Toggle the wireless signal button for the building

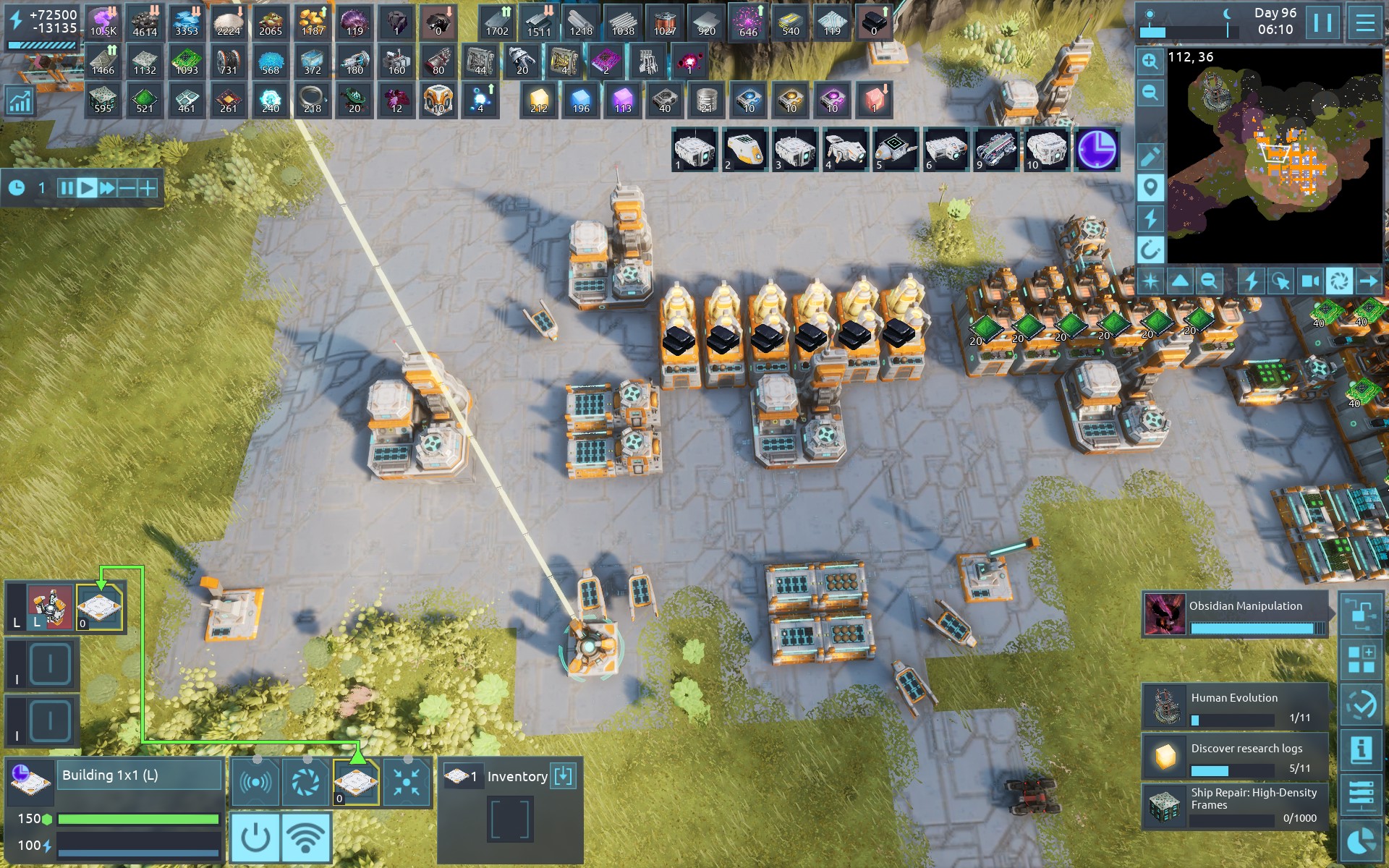pos(306,837)
